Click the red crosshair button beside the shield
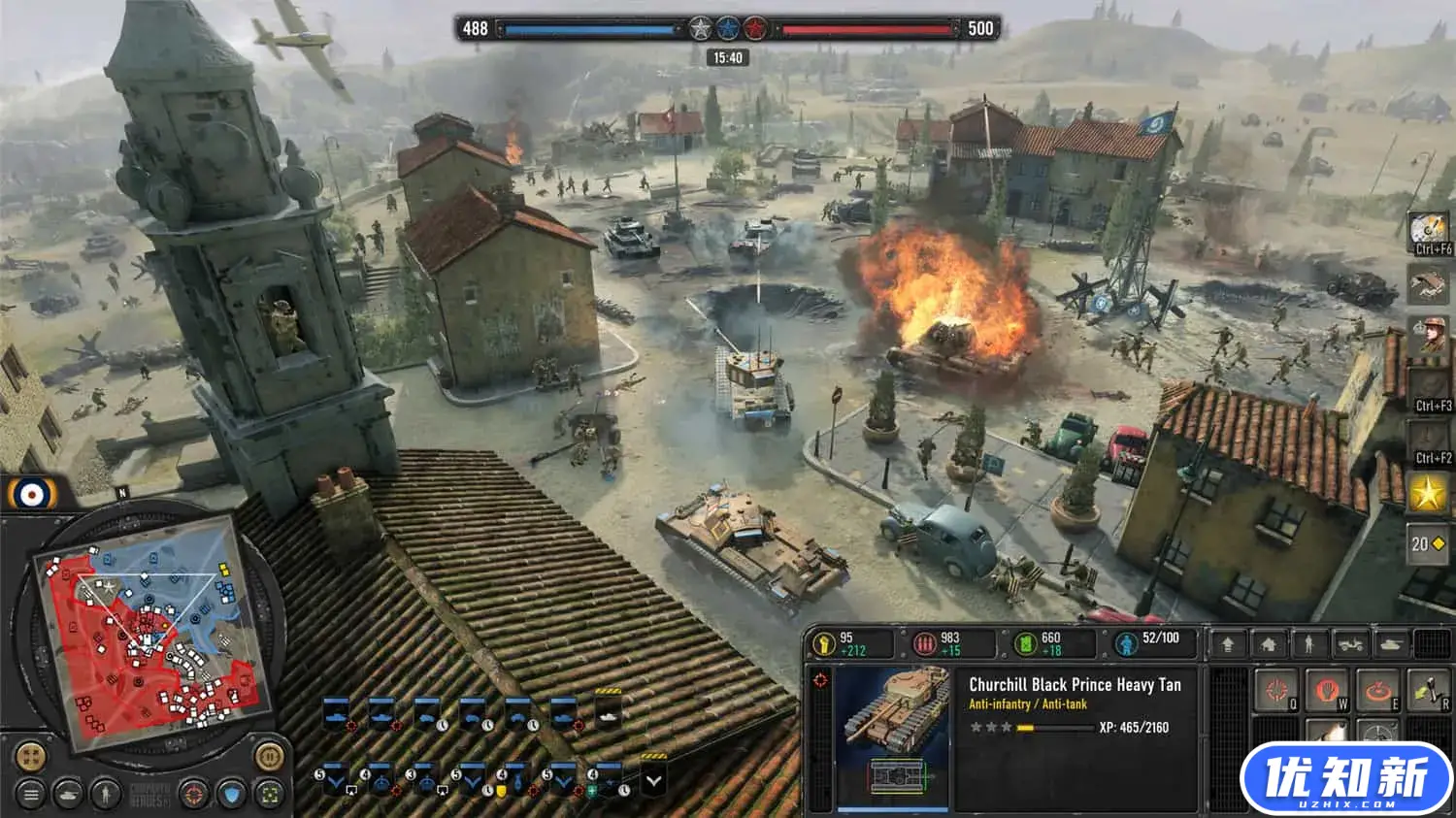Screen dimensions: 1456x818 194,795
